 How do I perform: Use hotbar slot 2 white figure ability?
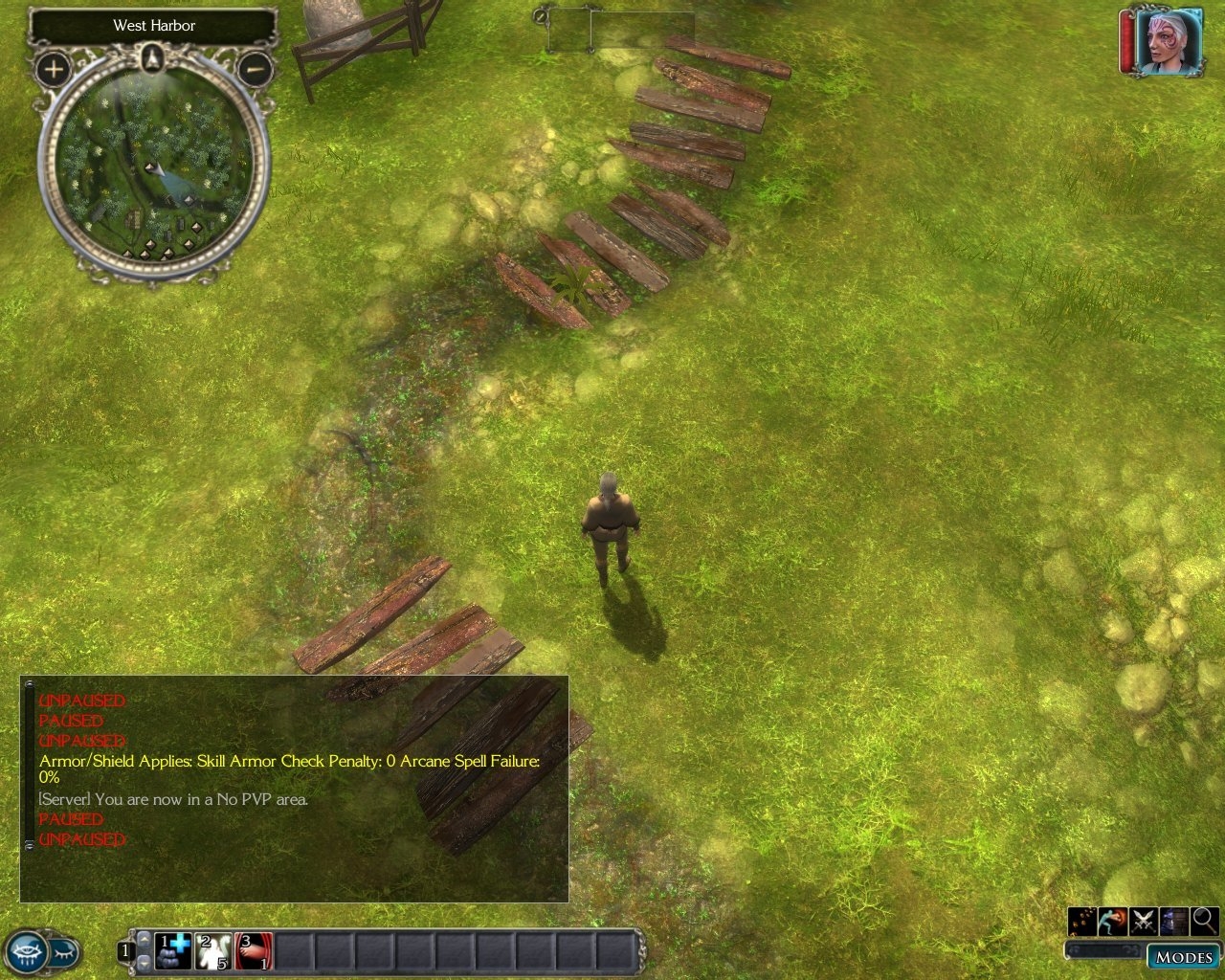click(x=213, y=951)
